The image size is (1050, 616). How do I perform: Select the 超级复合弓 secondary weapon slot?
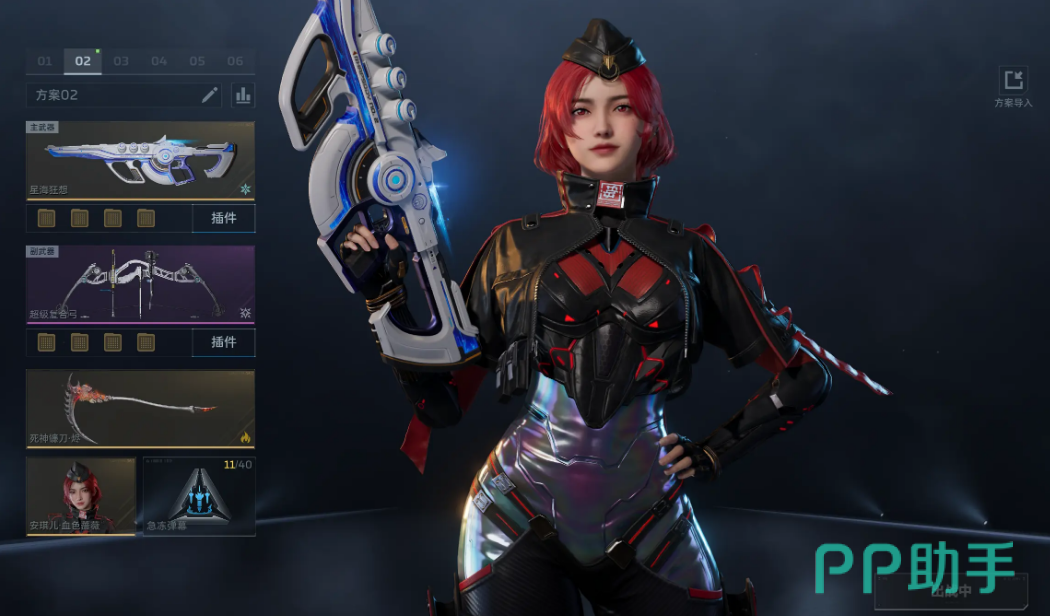pos(140,285)
